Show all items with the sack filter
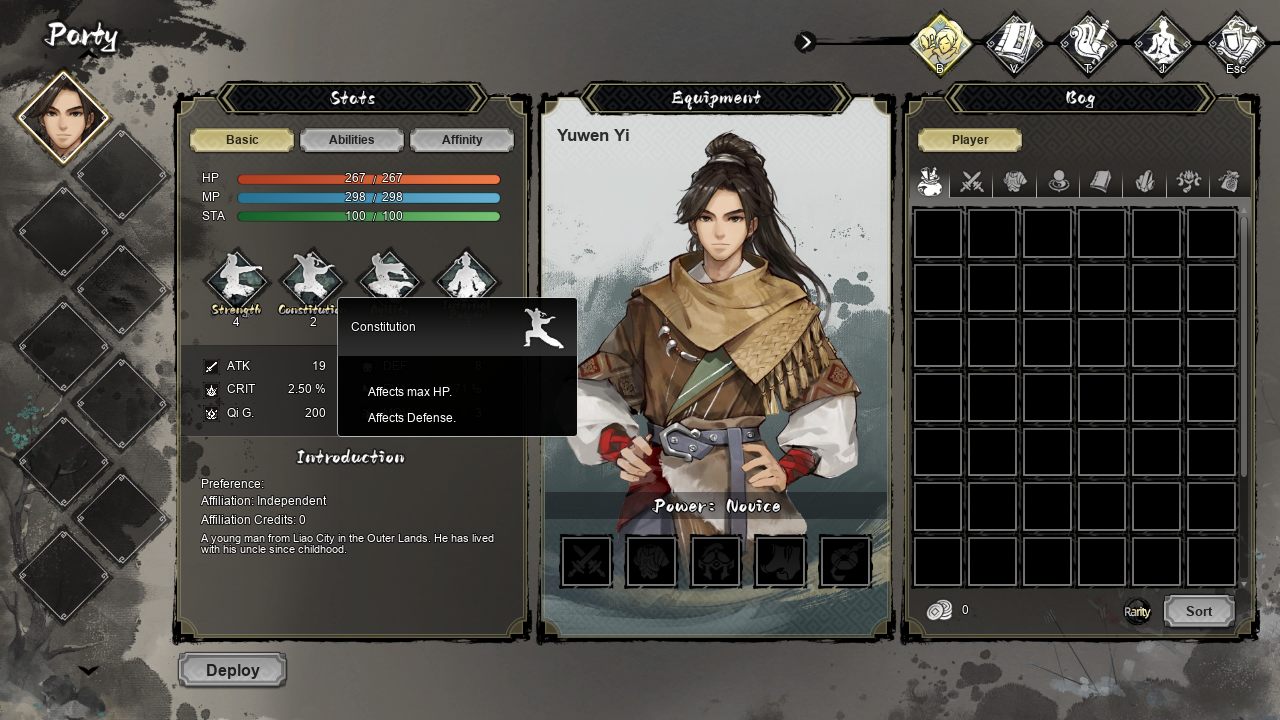The height and width of the screenshot is (720, 1280). coord(930,182)
